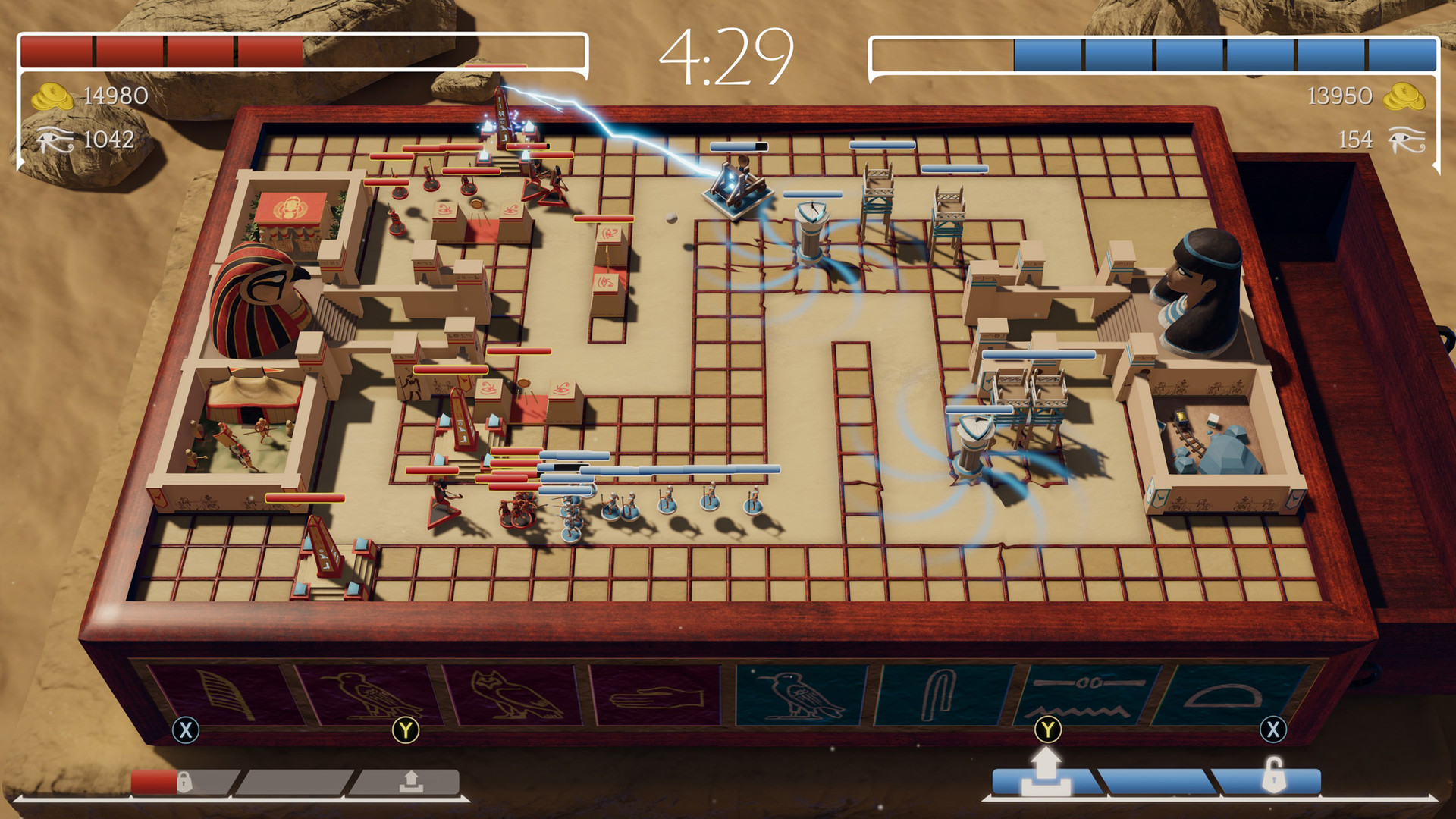1456x819 pixels.
Task: Click the crook hieroglyph panel
Action: (940, 690)
